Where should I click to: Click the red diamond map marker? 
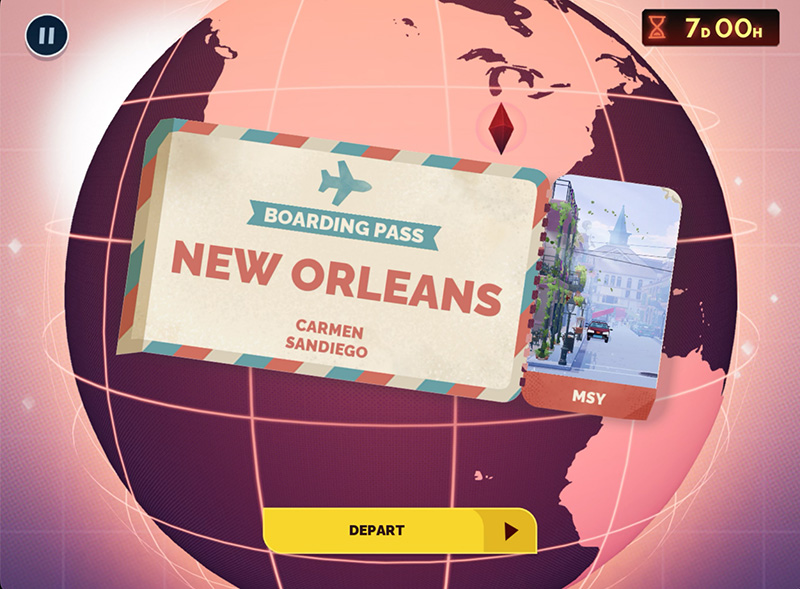(500, 126)
